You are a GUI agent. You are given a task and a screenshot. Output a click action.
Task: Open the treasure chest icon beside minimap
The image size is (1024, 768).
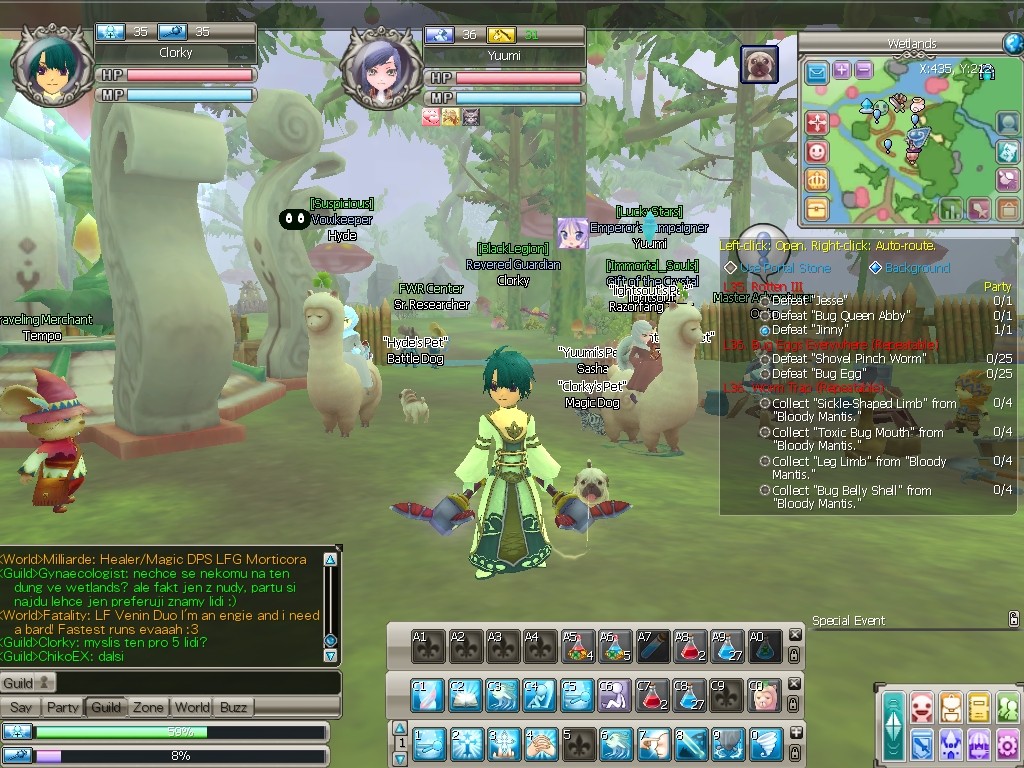point(817,209)
